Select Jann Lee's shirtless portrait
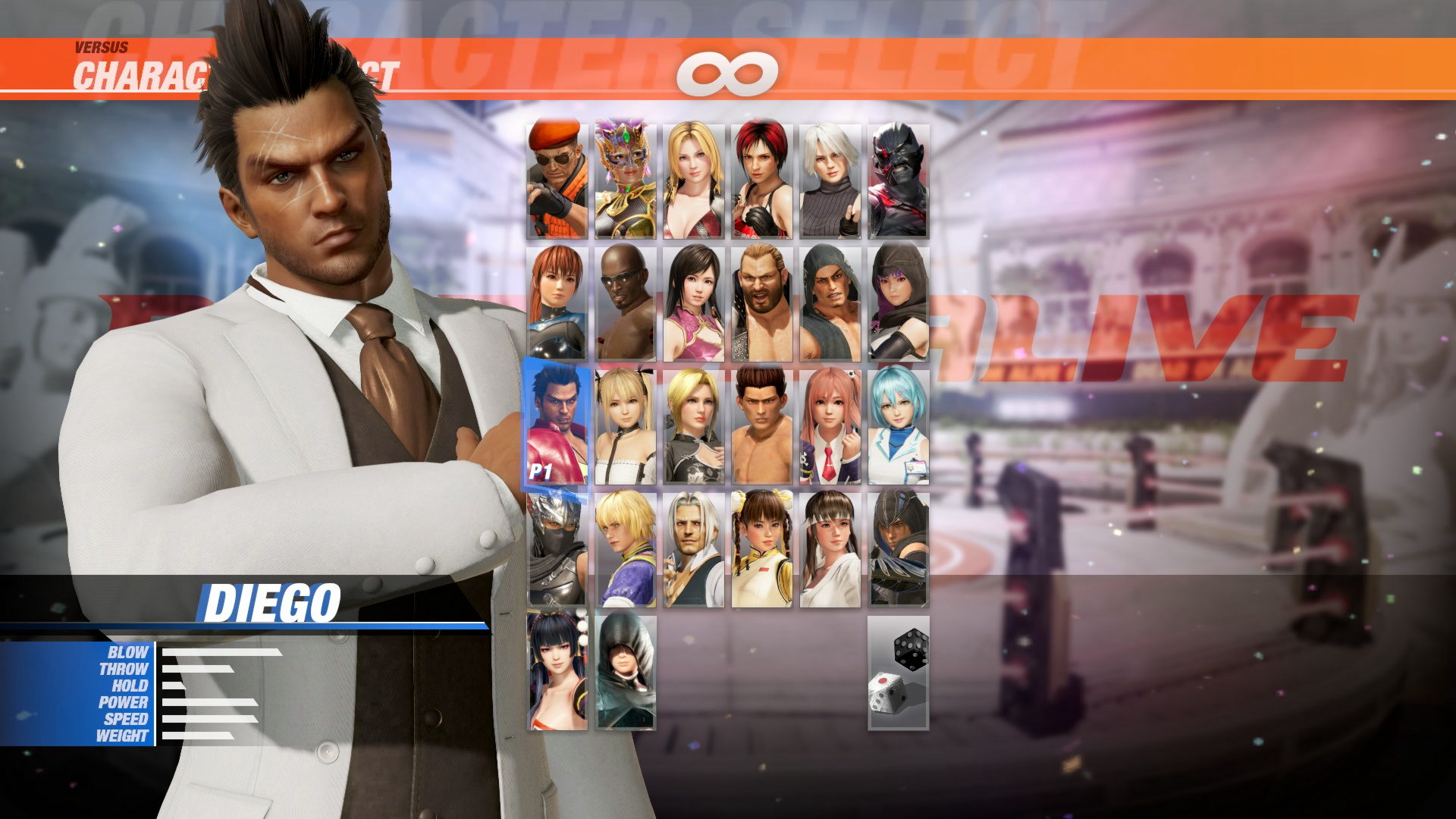This screenshot has width=1456, height=819. coord(762,425)
